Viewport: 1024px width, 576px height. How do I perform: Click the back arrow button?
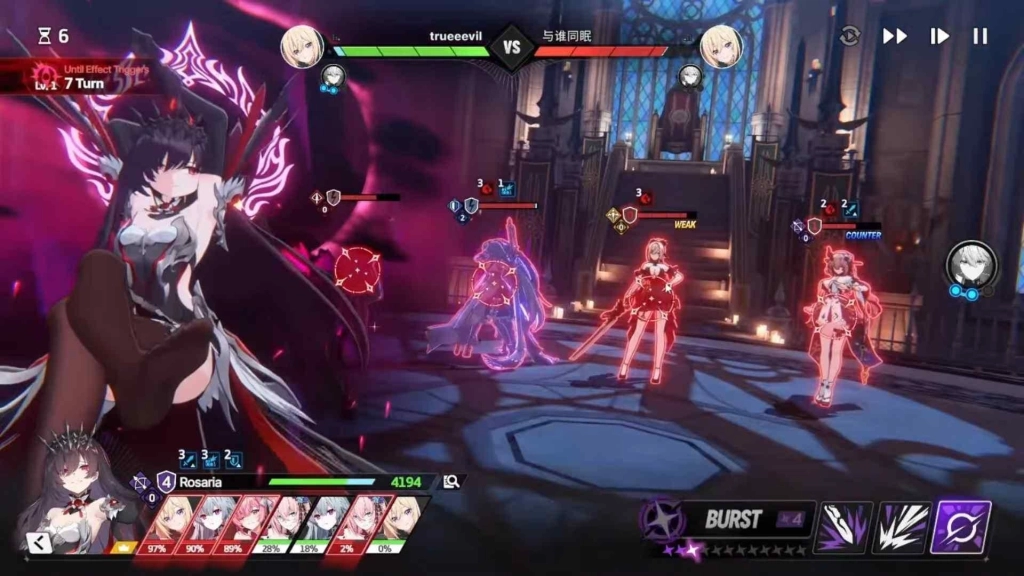tap(38, 543)
